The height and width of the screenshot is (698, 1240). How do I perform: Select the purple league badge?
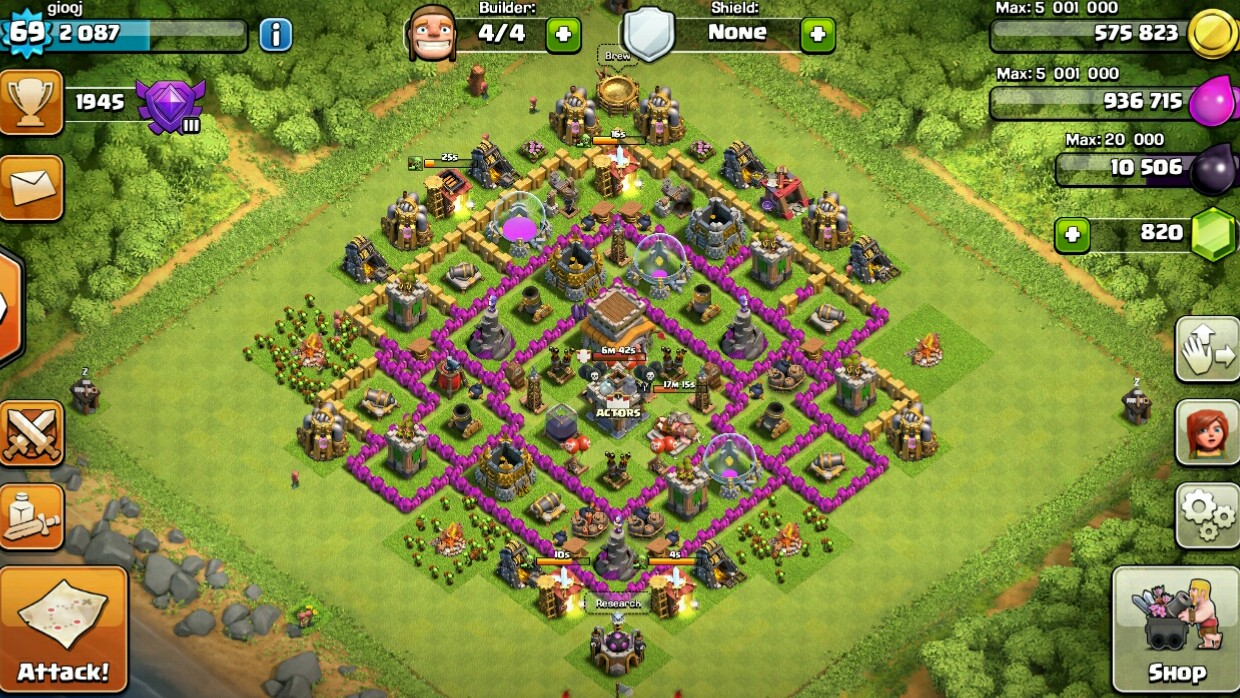pos(170,106)
